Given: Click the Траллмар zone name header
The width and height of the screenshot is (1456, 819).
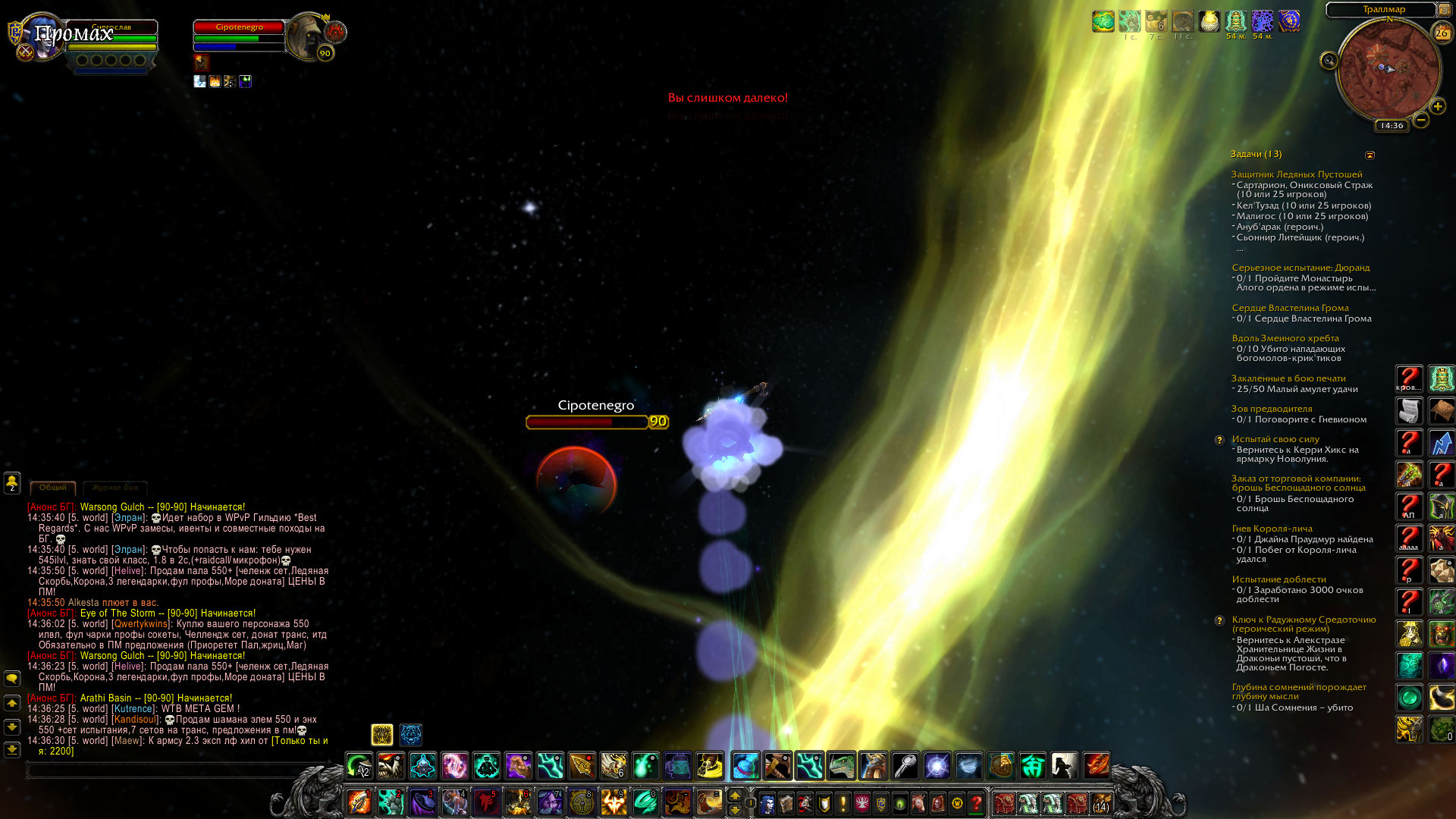Looking at the screenshot, I should [1383, 9].
